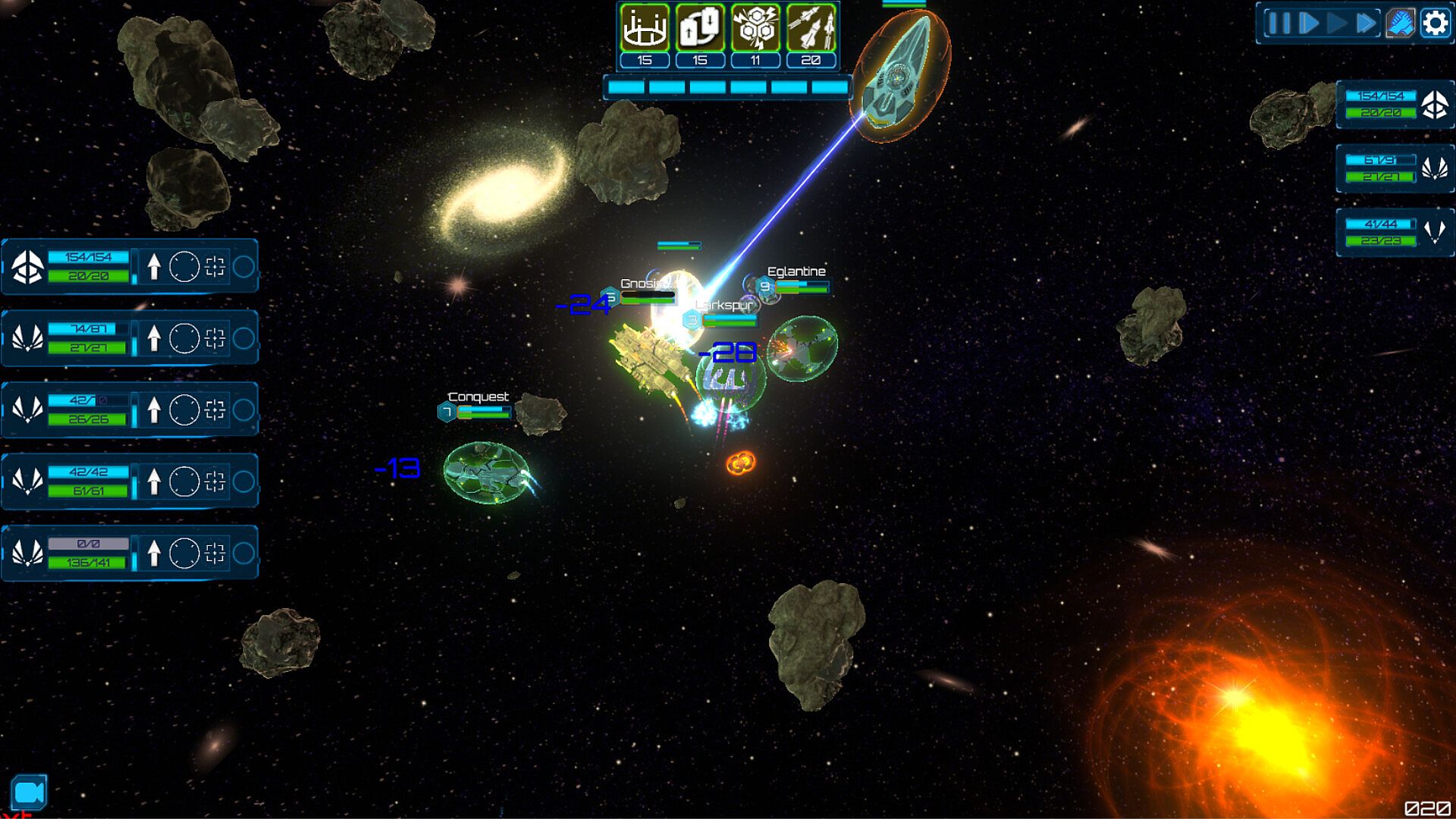Toggle the round button on the 0/0 ship row
Image resolution: width=1456 pixels, height=819 pixels.
243,553
